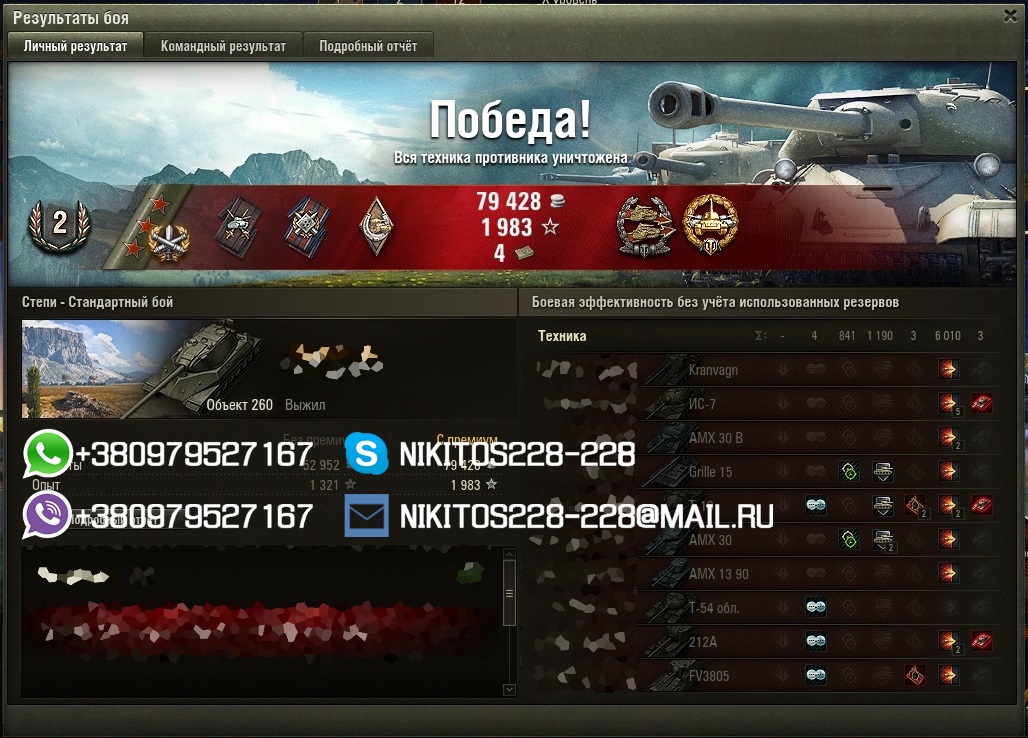Switch to the Личный результат tab
Image resolution: width=1028 pixels, height=738 pixels.
[76, 46]
